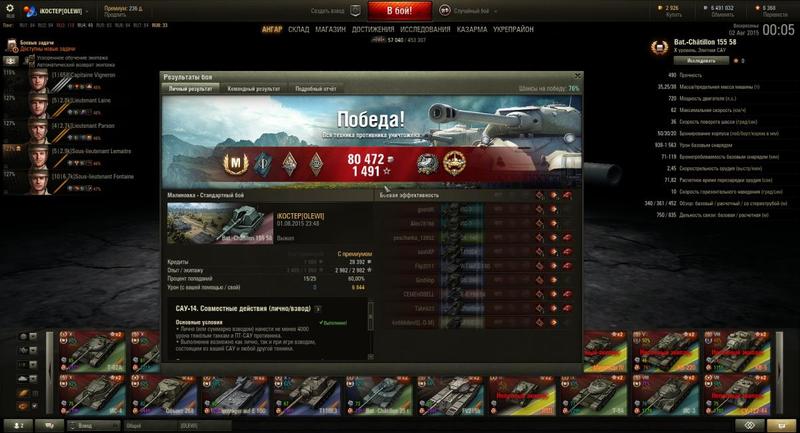Click Обменять to exchange credits
Screen dimensions: 800x433
(721, 14)
